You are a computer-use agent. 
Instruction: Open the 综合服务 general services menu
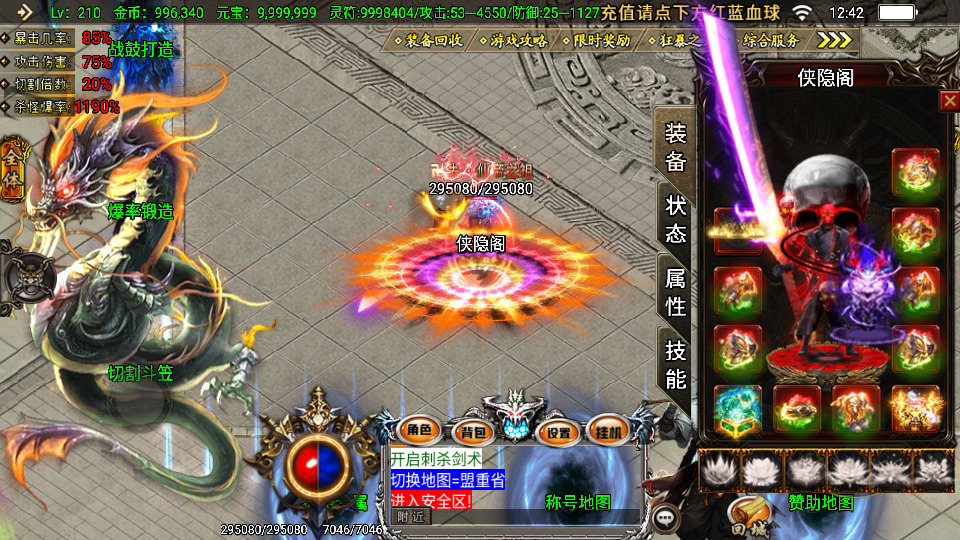point(772,41)
